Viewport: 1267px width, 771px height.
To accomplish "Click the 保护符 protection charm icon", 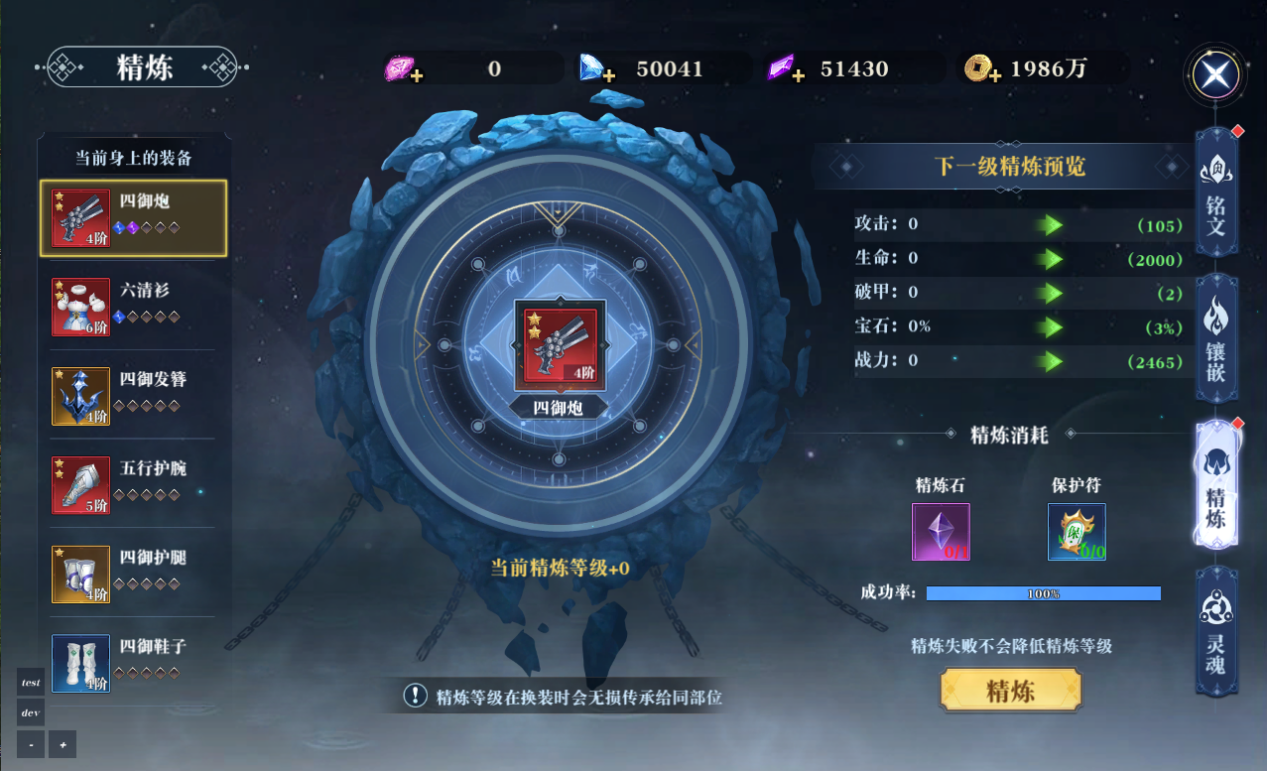I will [1076, 531].
